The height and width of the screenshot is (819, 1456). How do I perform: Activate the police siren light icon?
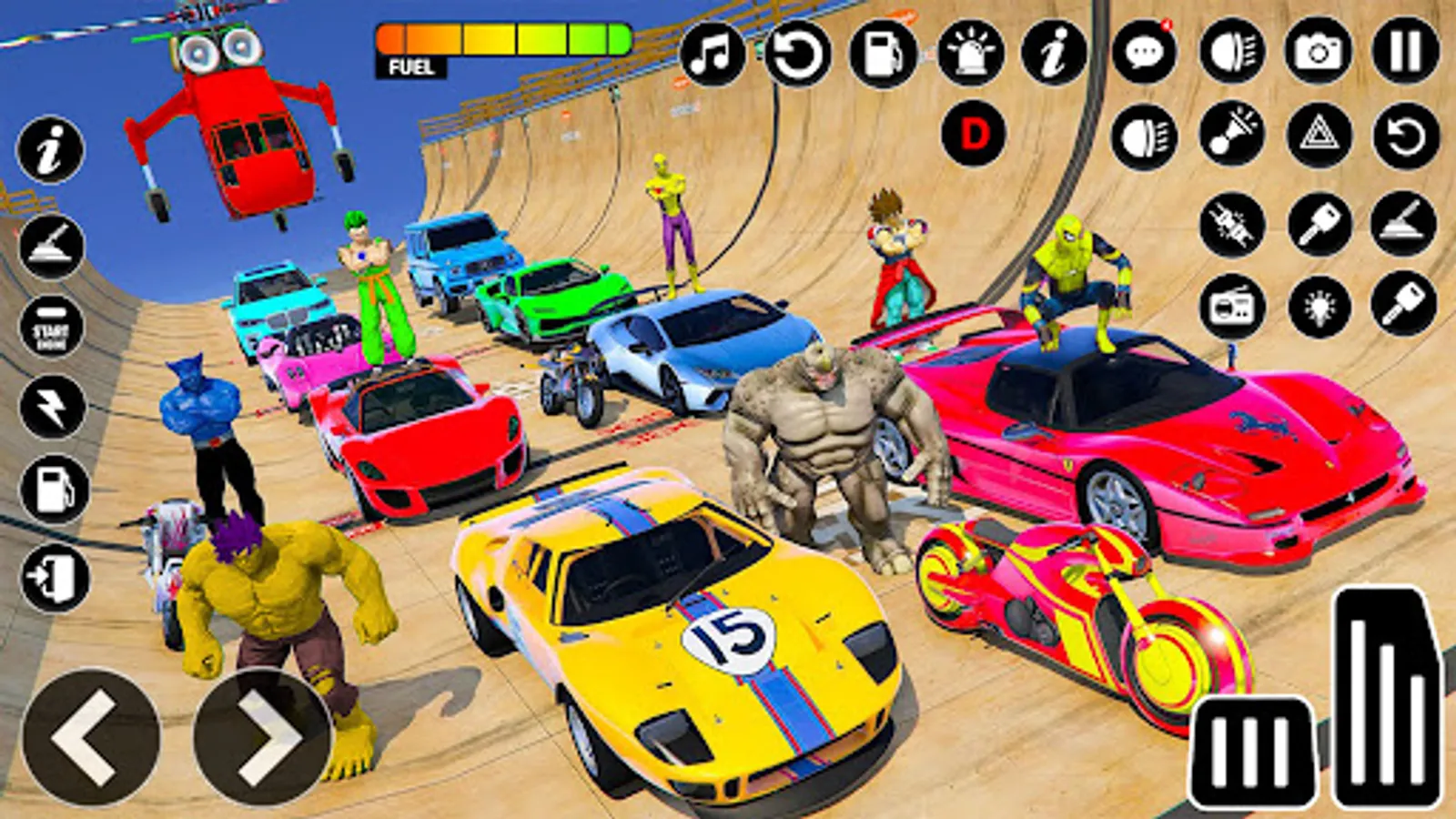[x=970, y=54]
